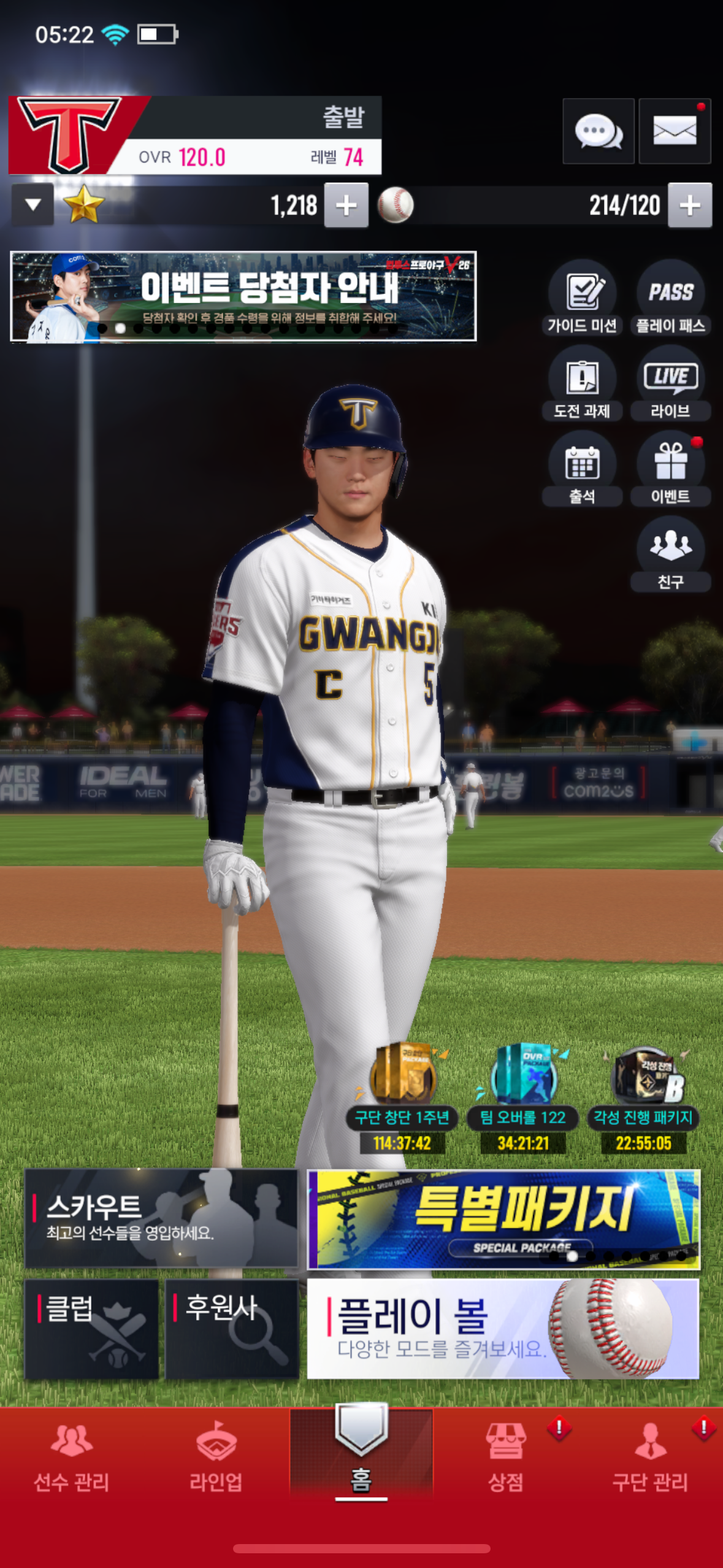The width and height of the screenshot is (723, 1568).
Task: Switch to the 선수 관리 tab
Action: pos(72,1459)
